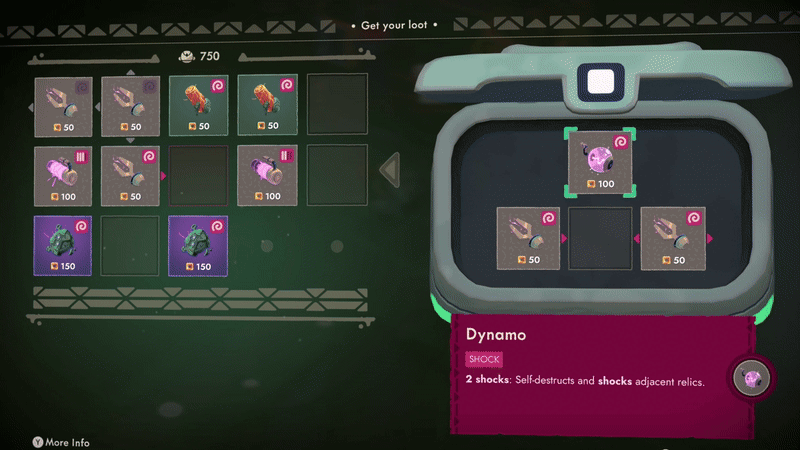Pick the inventory claw relic with bright spiral badge
This screenshot has width=800, height=450.
pos(130,174)
